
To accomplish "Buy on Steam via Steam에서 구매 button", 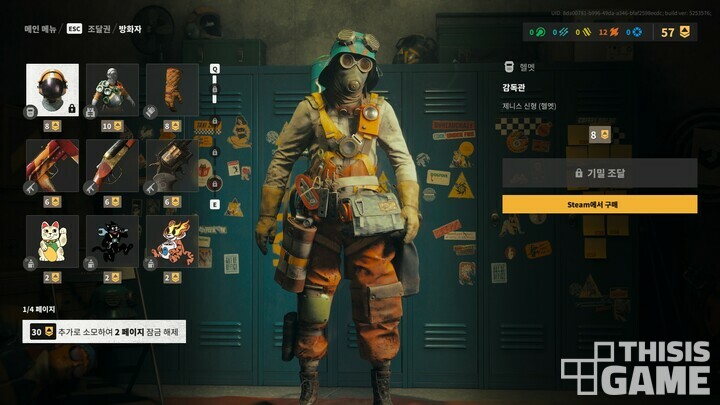I will point(599,204).
